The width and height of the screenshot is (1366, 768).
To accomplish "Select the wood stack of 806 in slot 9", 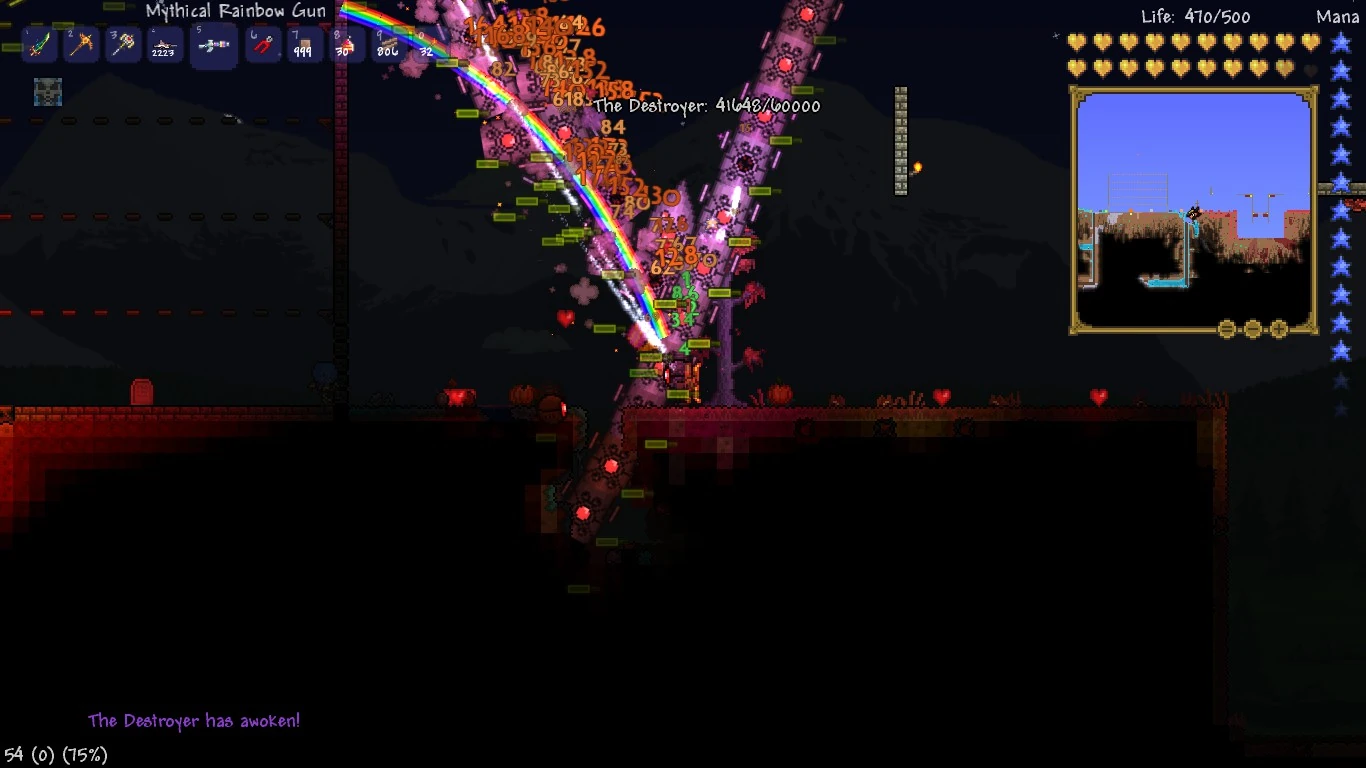I will (386, 44).
